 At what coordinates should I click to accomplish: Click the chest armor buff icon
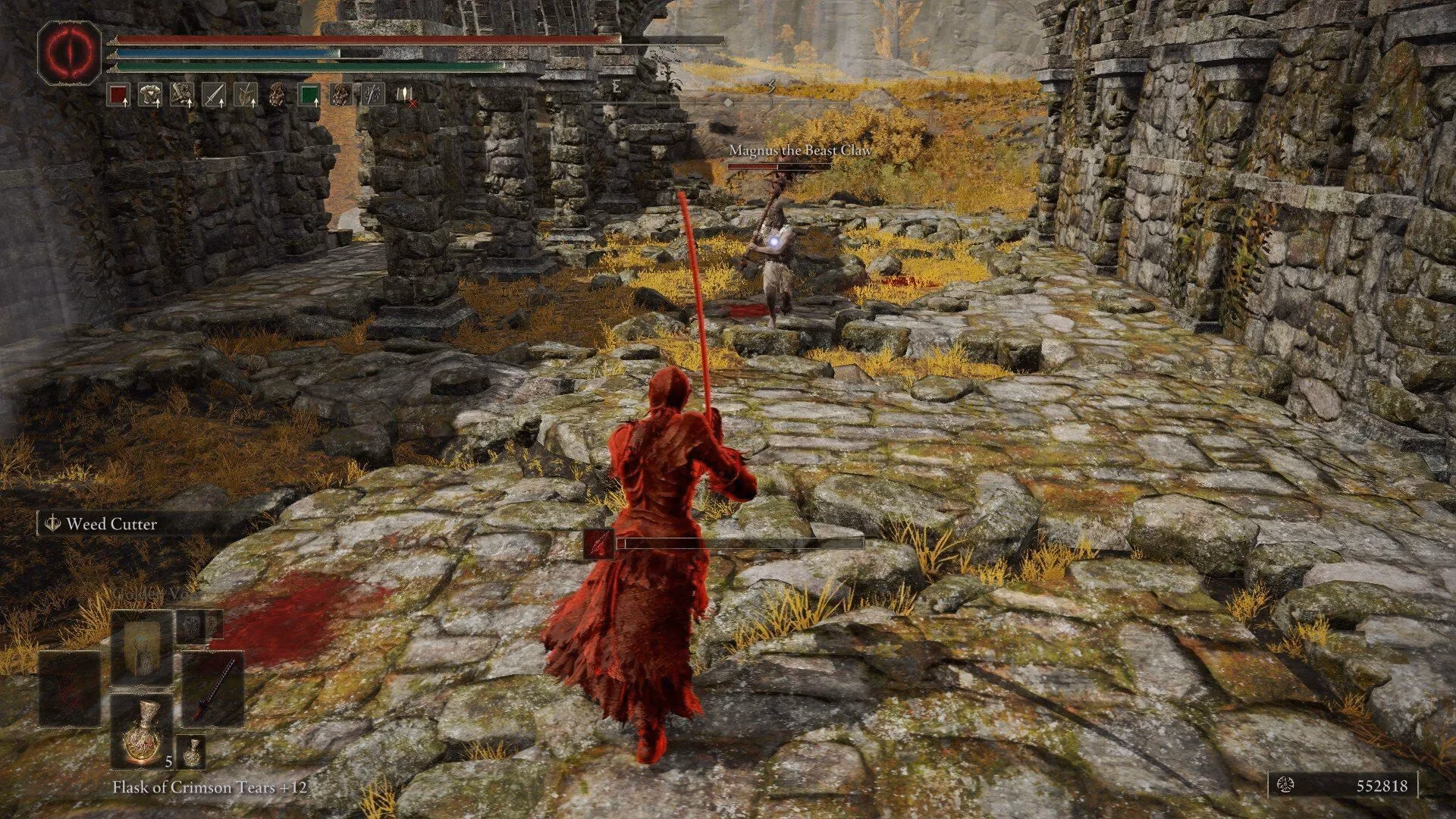coord(150,95)
